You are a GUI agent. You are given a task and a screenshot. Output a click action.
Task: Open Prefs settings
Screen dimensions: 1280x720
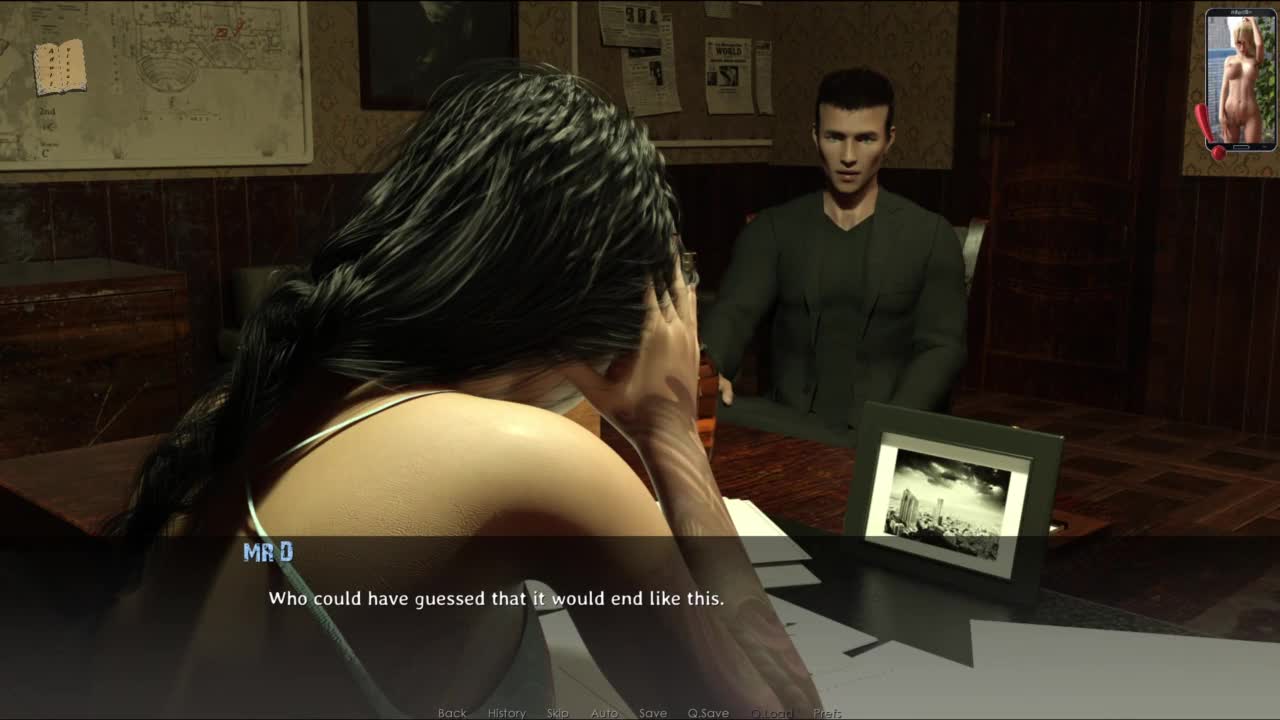pos(827,713)
